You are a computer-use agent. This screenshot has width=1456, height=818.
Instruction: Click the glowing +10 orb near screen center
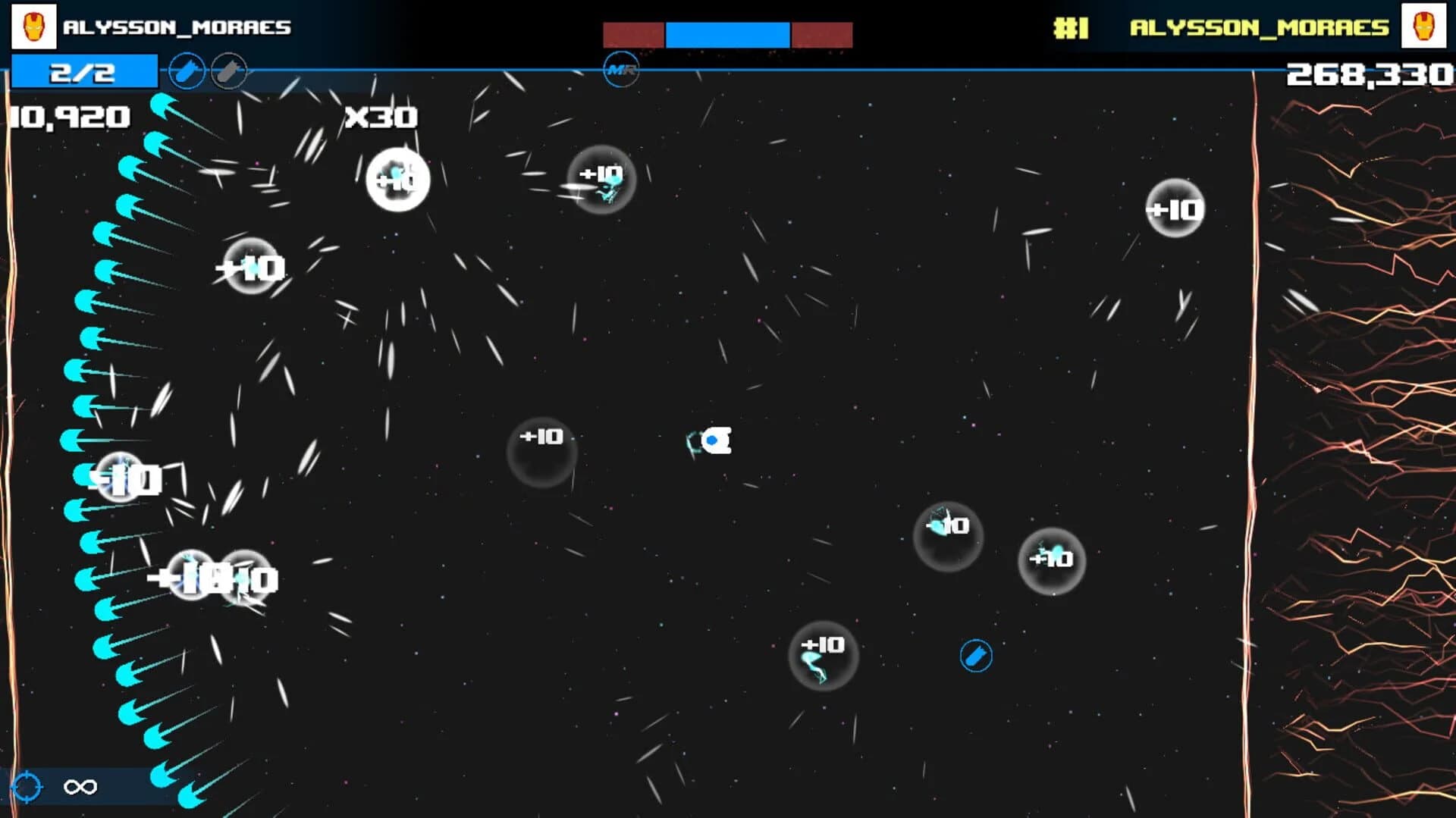click(541, 453)
